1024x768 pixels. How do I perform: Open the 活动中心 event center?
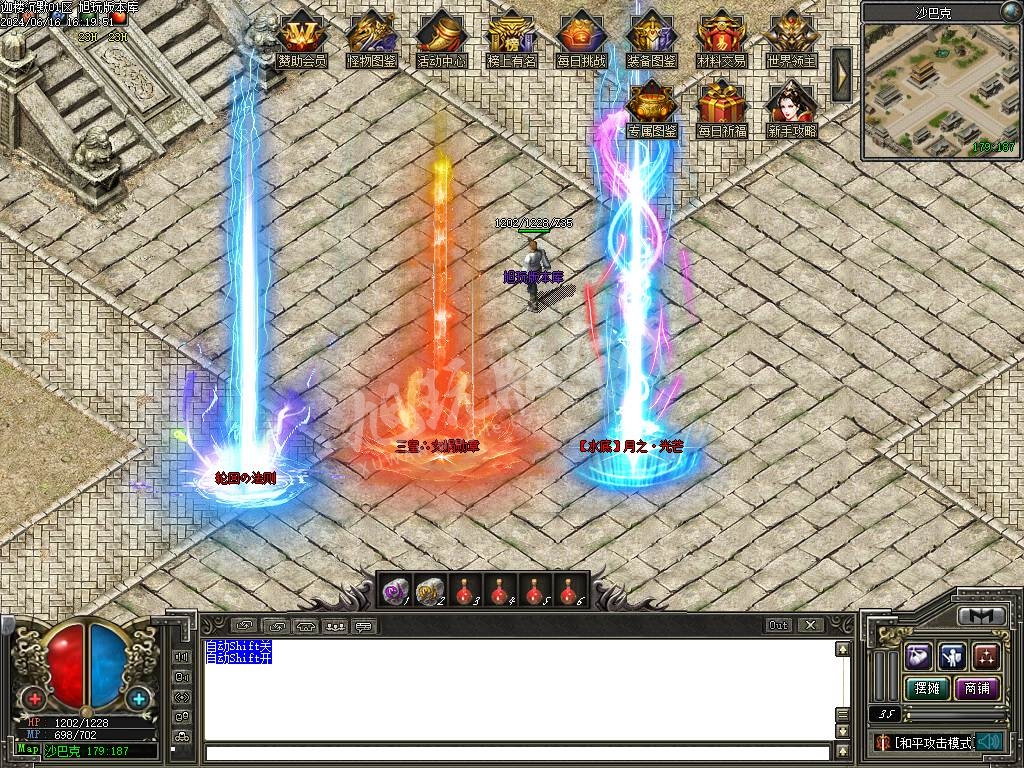coord(441,37)
